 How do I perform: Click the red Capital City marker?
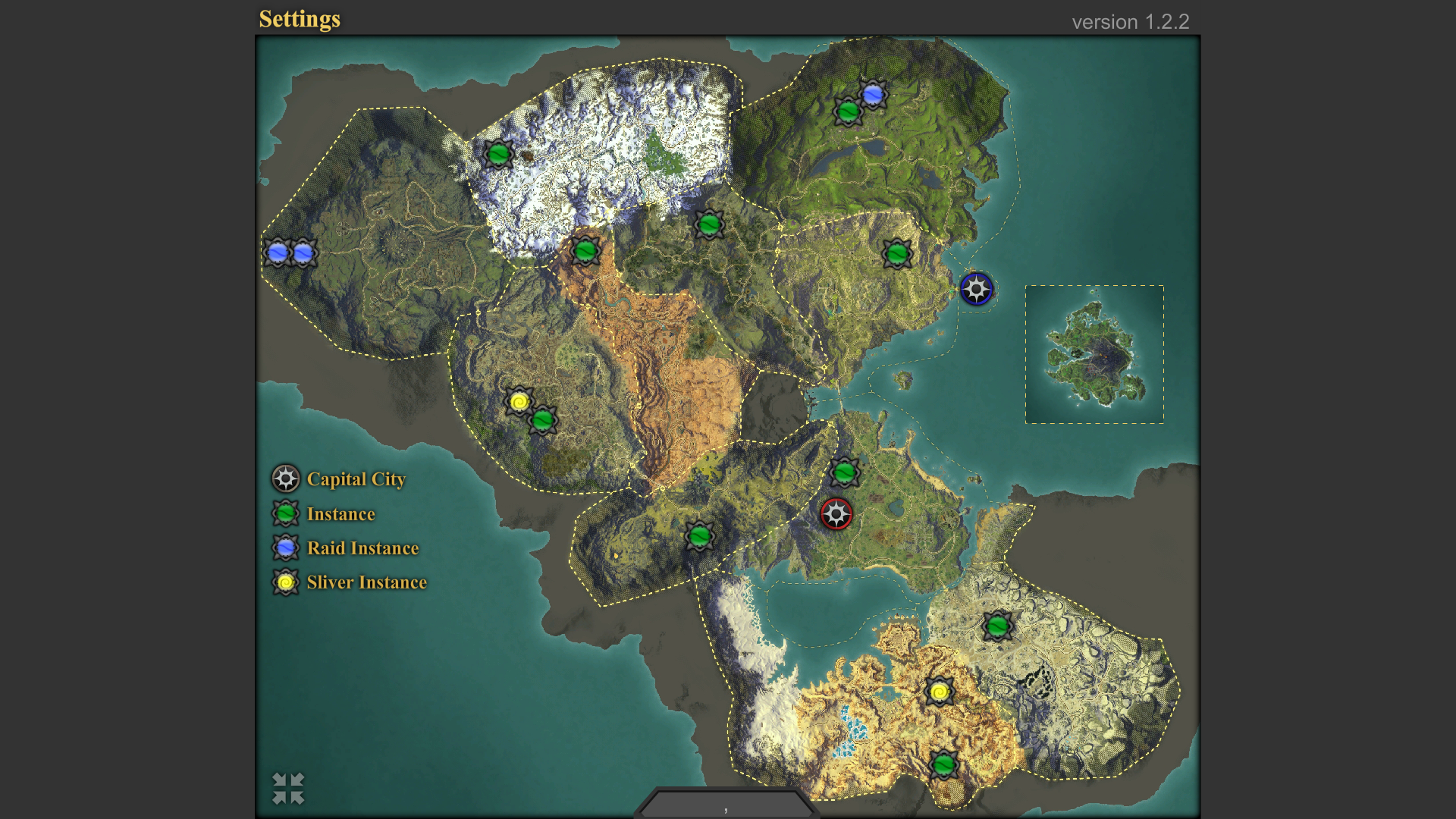tap(836, 513)
